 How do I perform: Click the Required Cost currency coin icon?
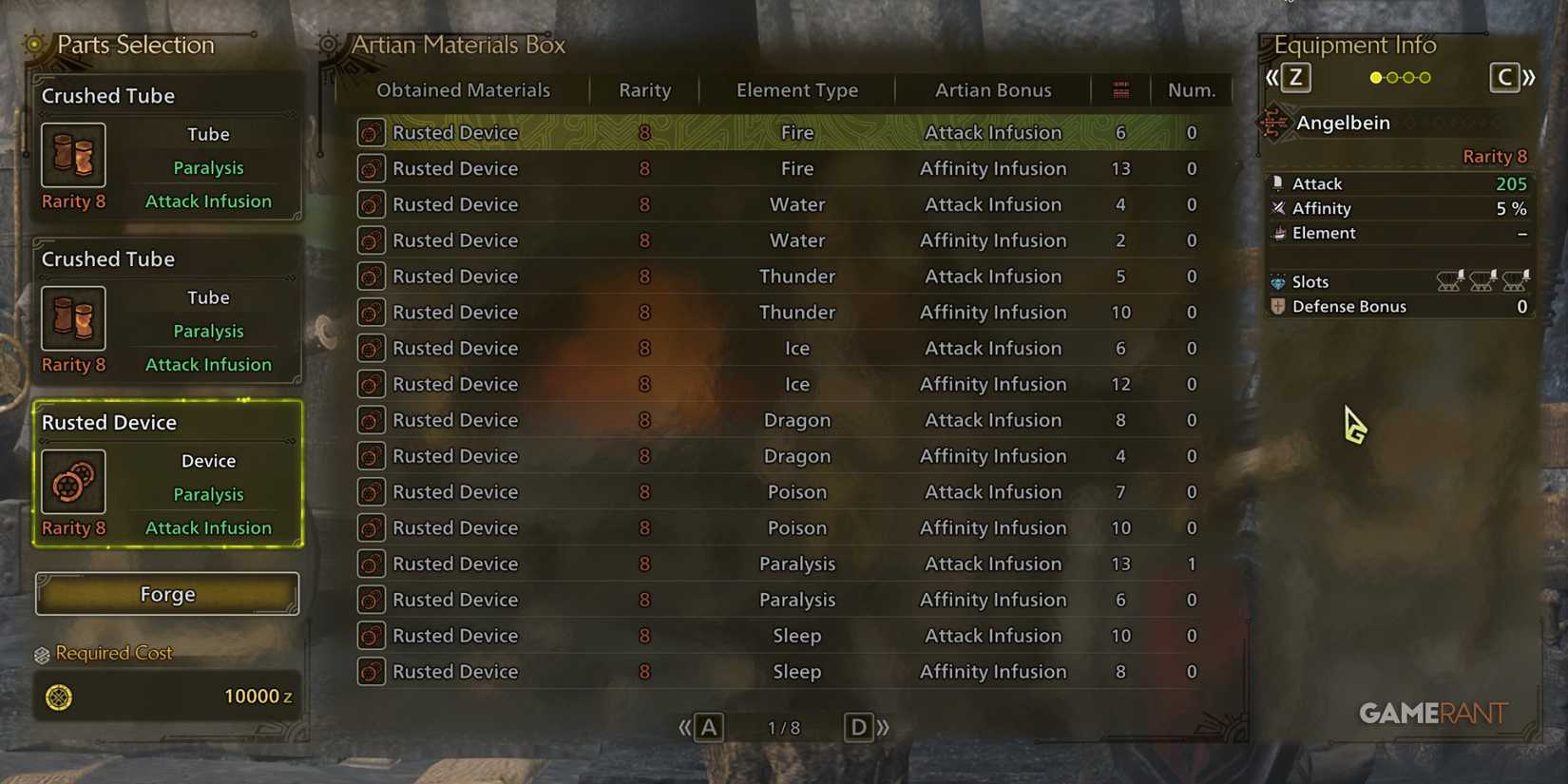tap(59, 697)
